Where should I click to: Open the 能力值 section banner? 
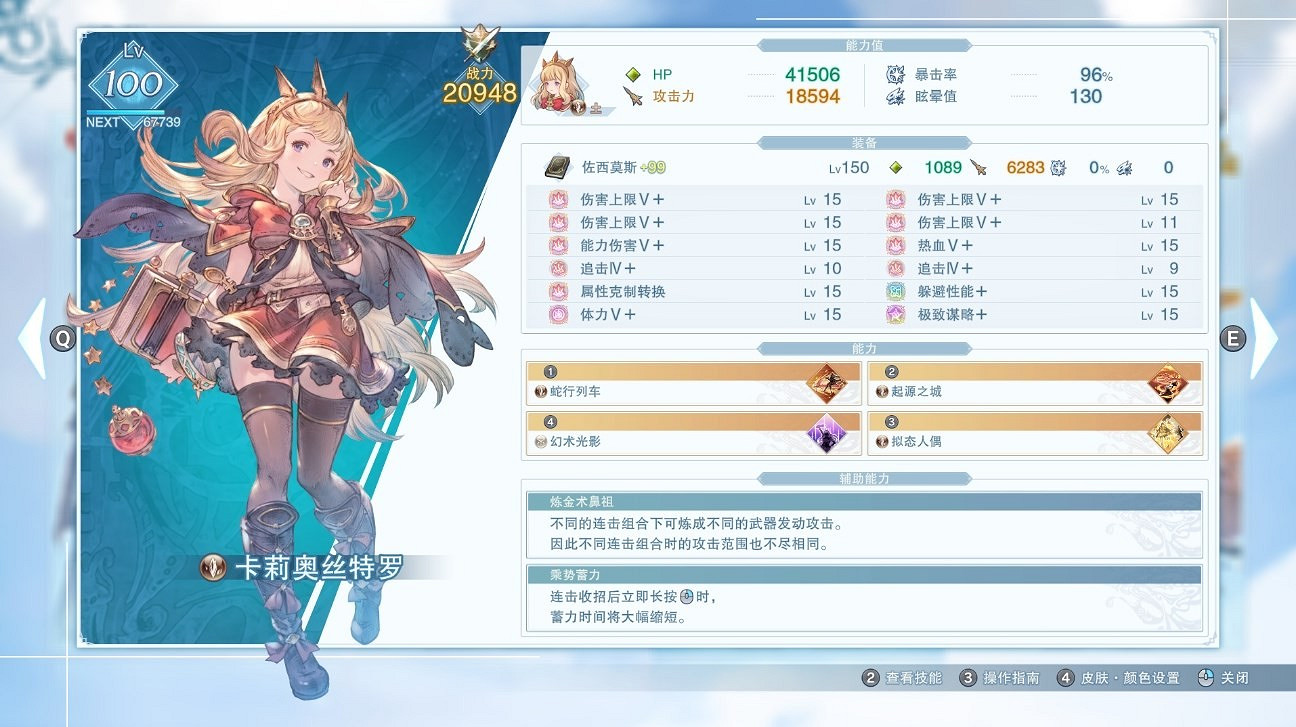tap(866, 44)
